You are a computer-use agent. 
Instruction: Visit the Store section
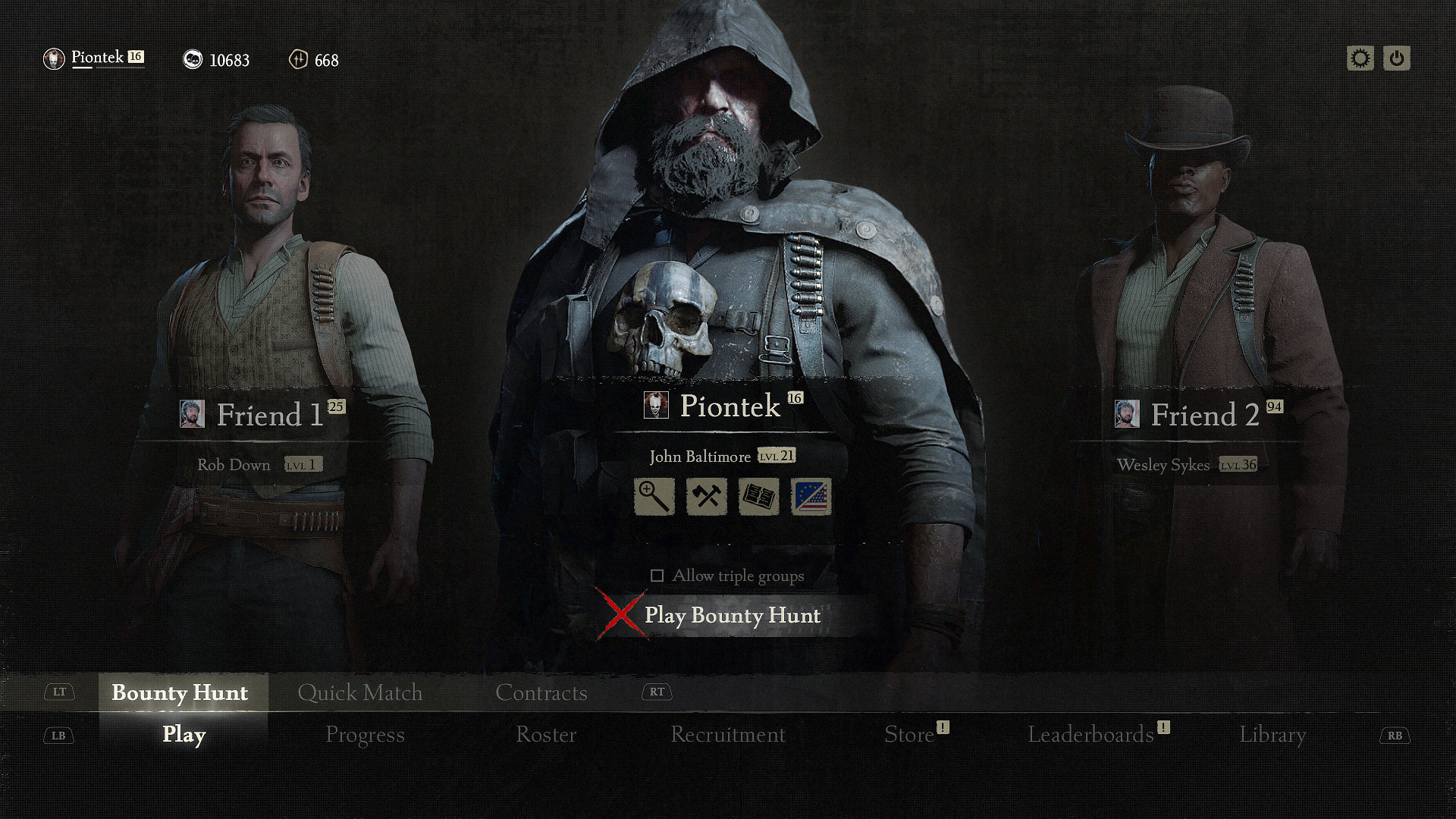[x=908, y=735]
